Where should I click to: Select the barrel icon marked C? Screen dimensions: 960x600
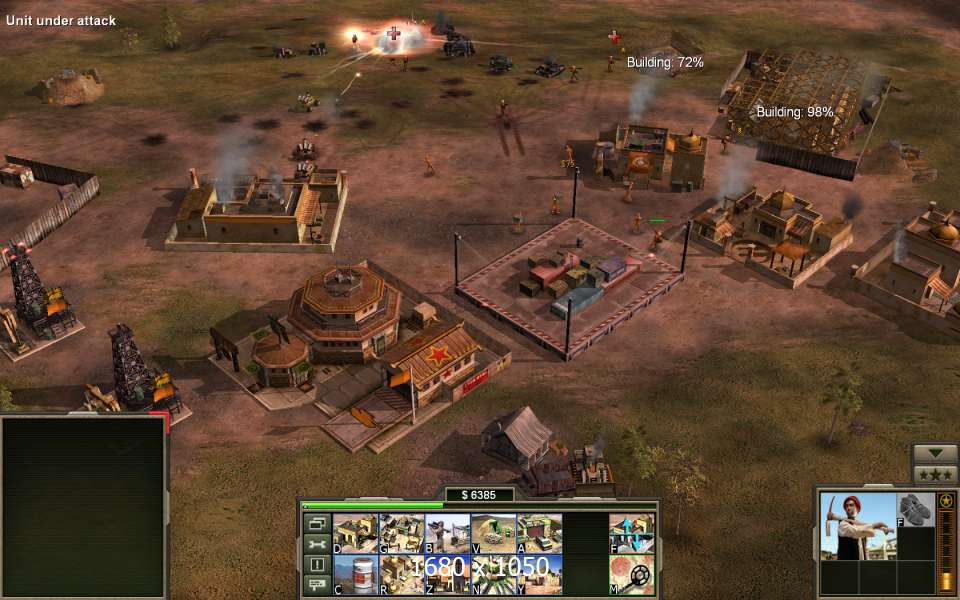click(355, 574)
